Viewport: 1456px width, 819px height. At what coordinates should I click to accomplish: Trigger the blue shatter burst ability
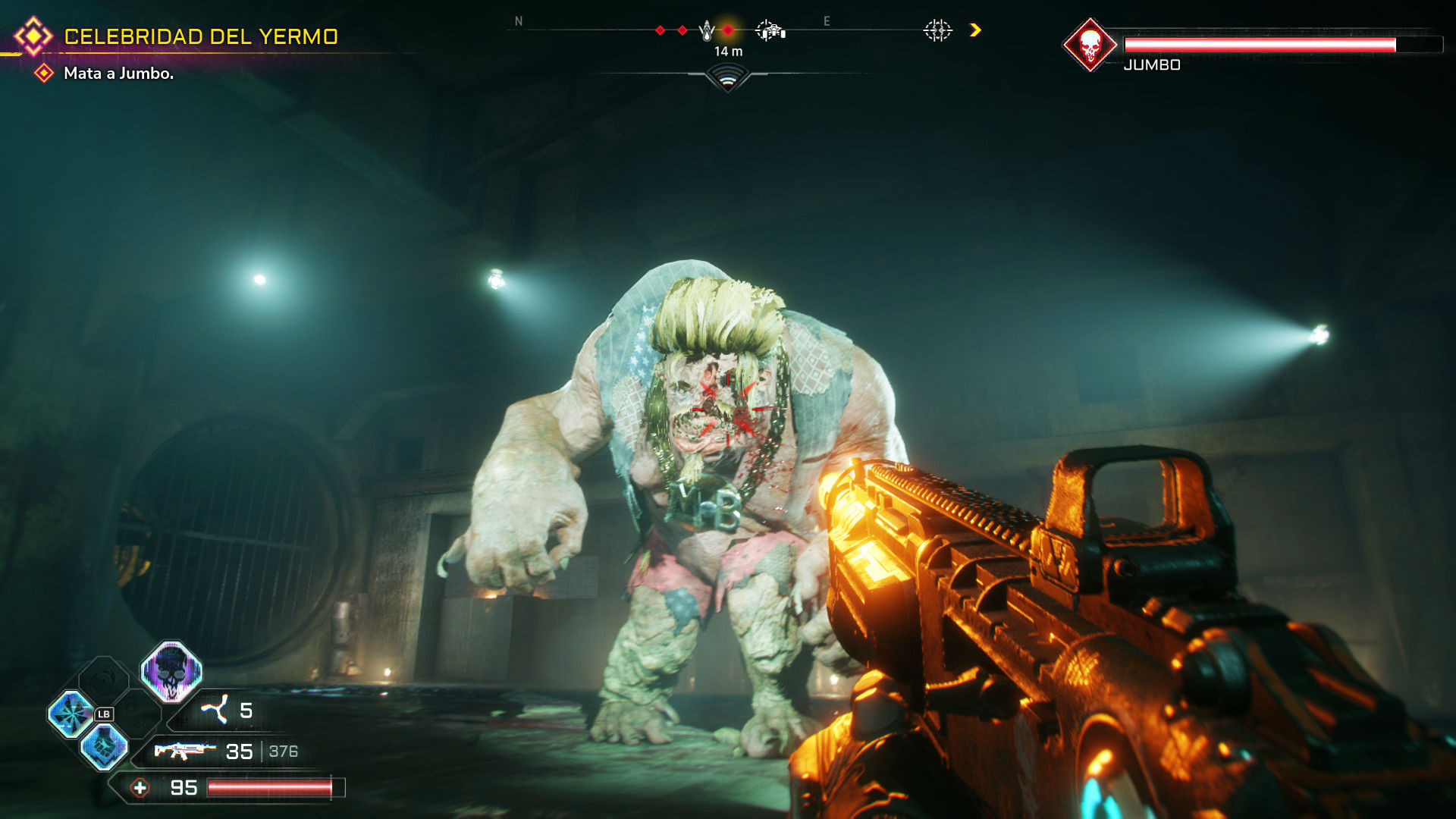point(71,714)
